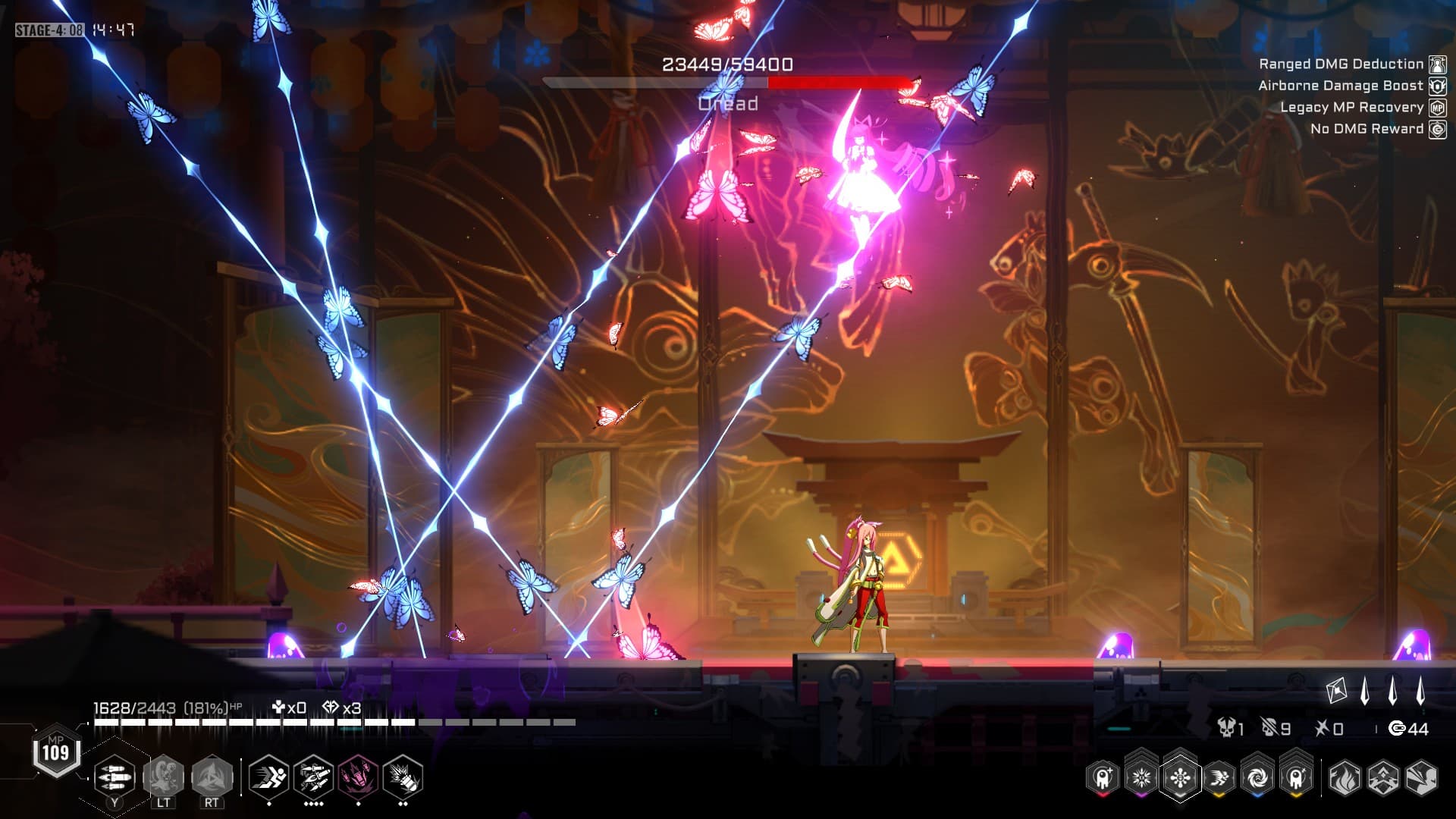Select the falling daggers ability icon
This screenshot has width=1456, height=819.
[313, 777]
